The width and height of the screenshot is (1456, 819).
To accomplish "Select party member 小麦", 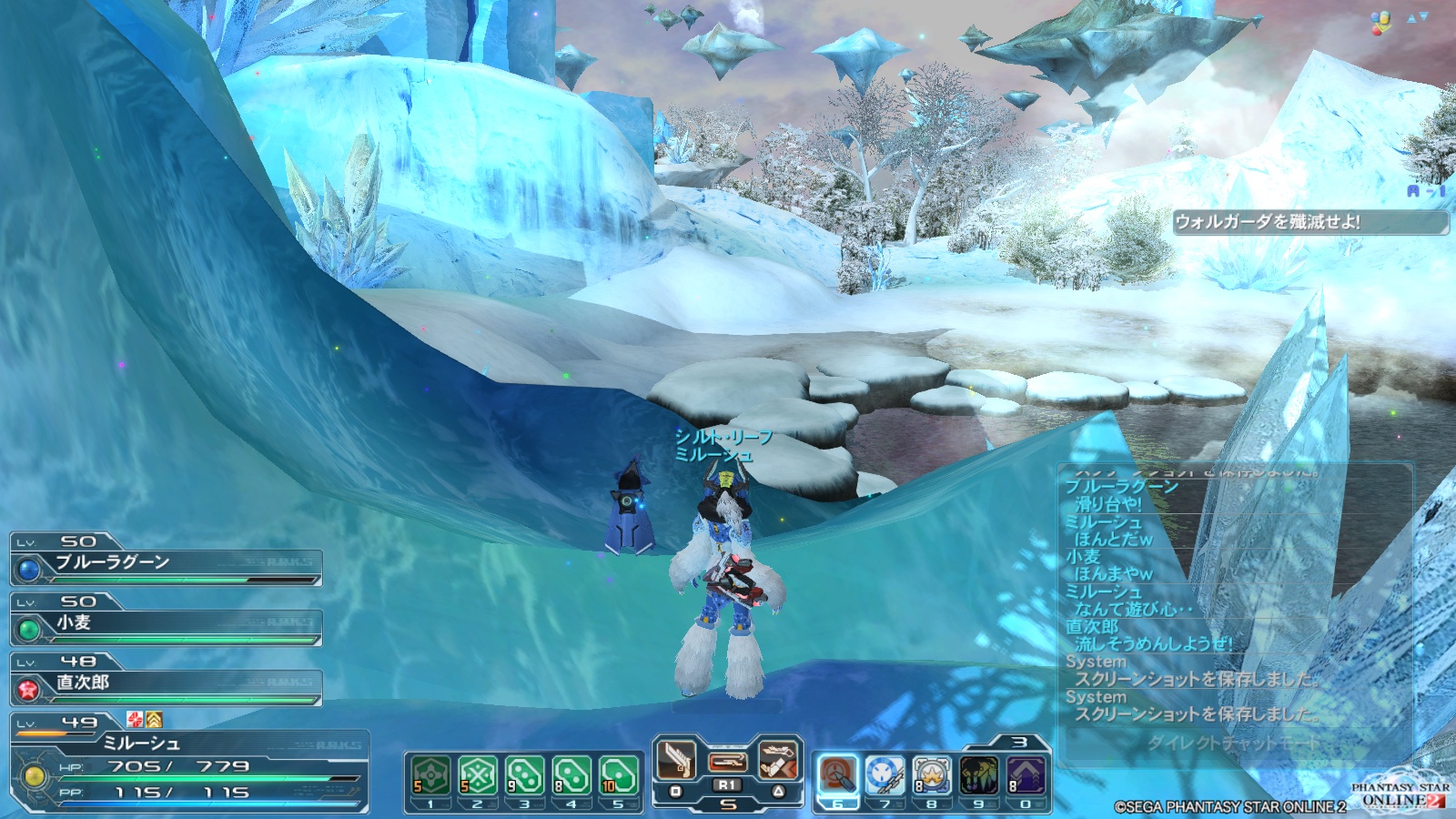I will [166, 624].
